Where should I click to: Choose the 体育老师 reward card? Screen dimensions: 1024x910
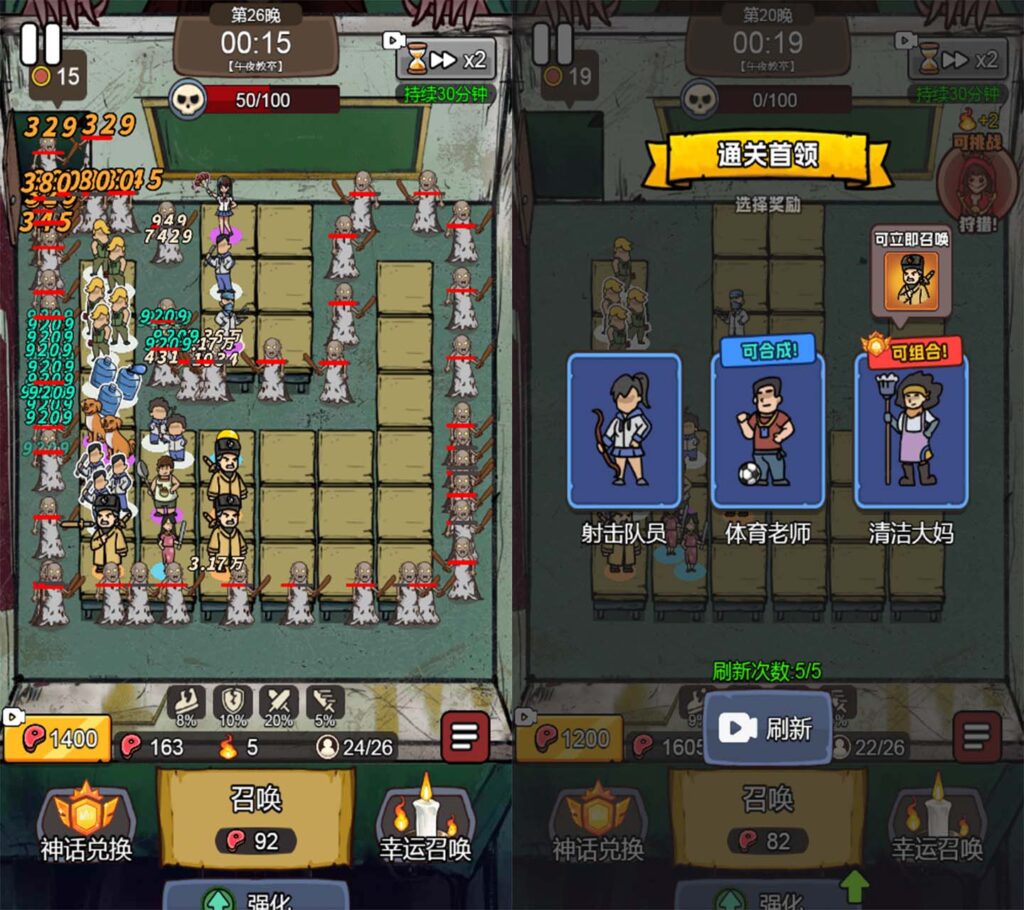click(x=767, y=432)
